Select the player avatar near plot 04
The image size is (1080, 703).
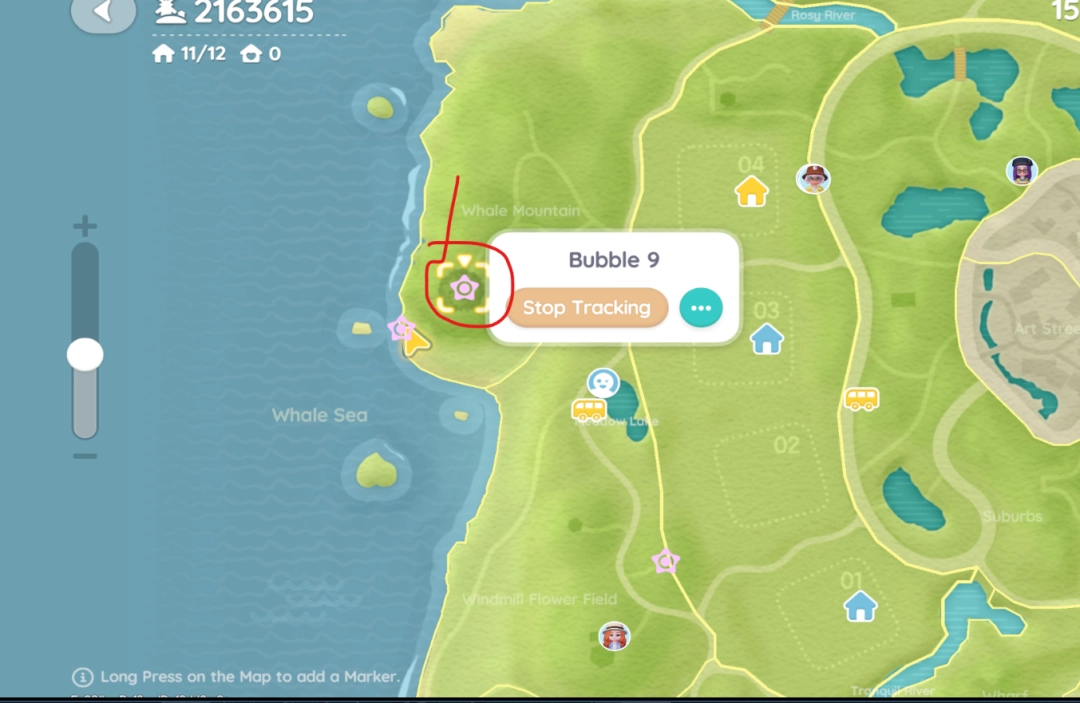click(814, 178)
